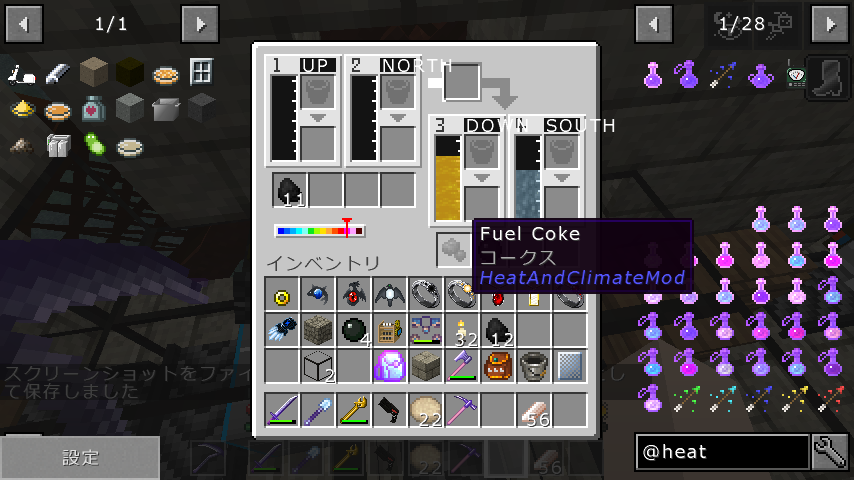Click the orange liquid tank labelled DOWN
Viewport: 854px width, 480px height.
click(x=447, y=178)
